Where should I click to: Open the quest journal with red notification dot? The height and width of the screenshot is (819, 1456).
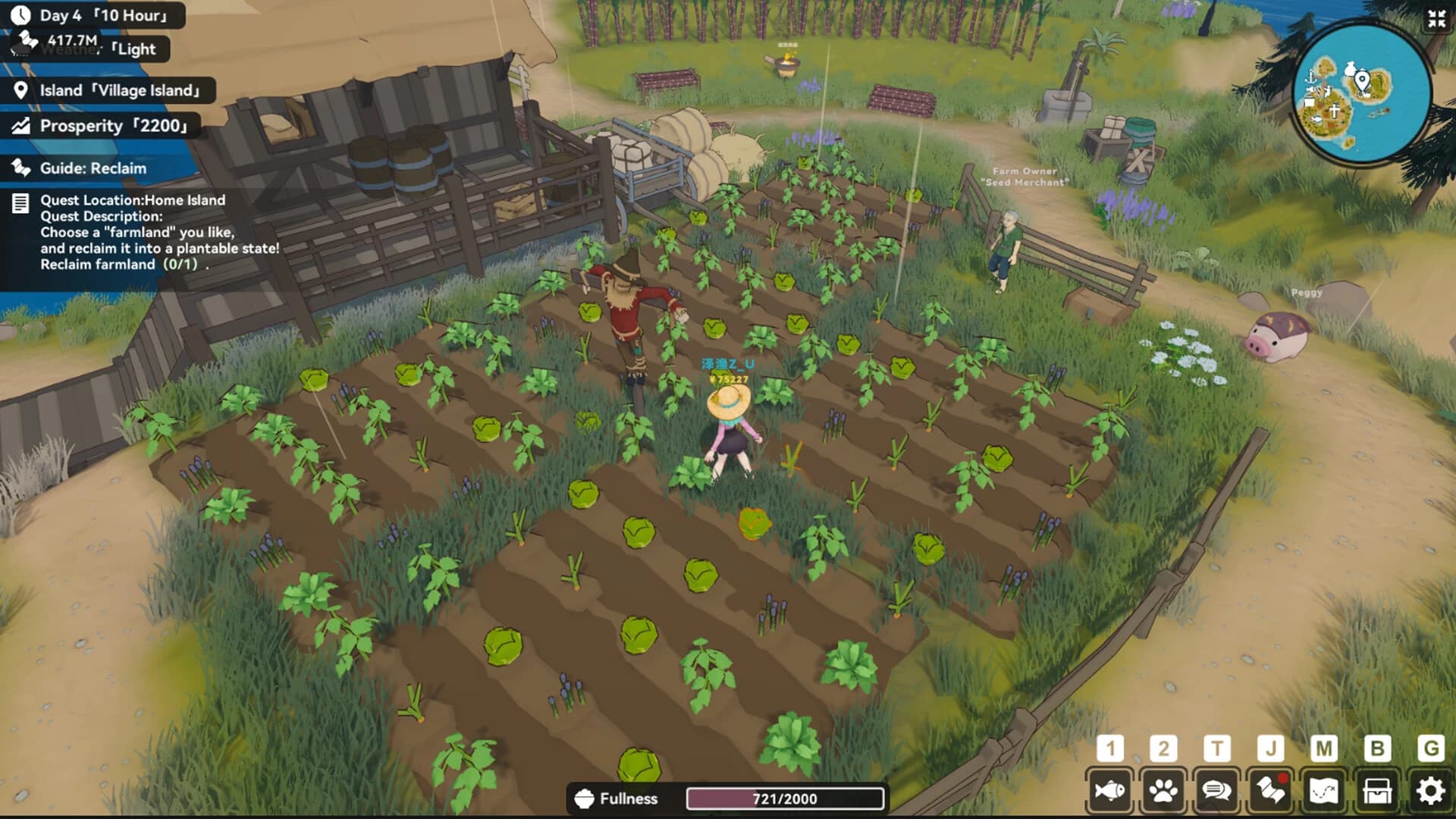(x=1270, y=789)
